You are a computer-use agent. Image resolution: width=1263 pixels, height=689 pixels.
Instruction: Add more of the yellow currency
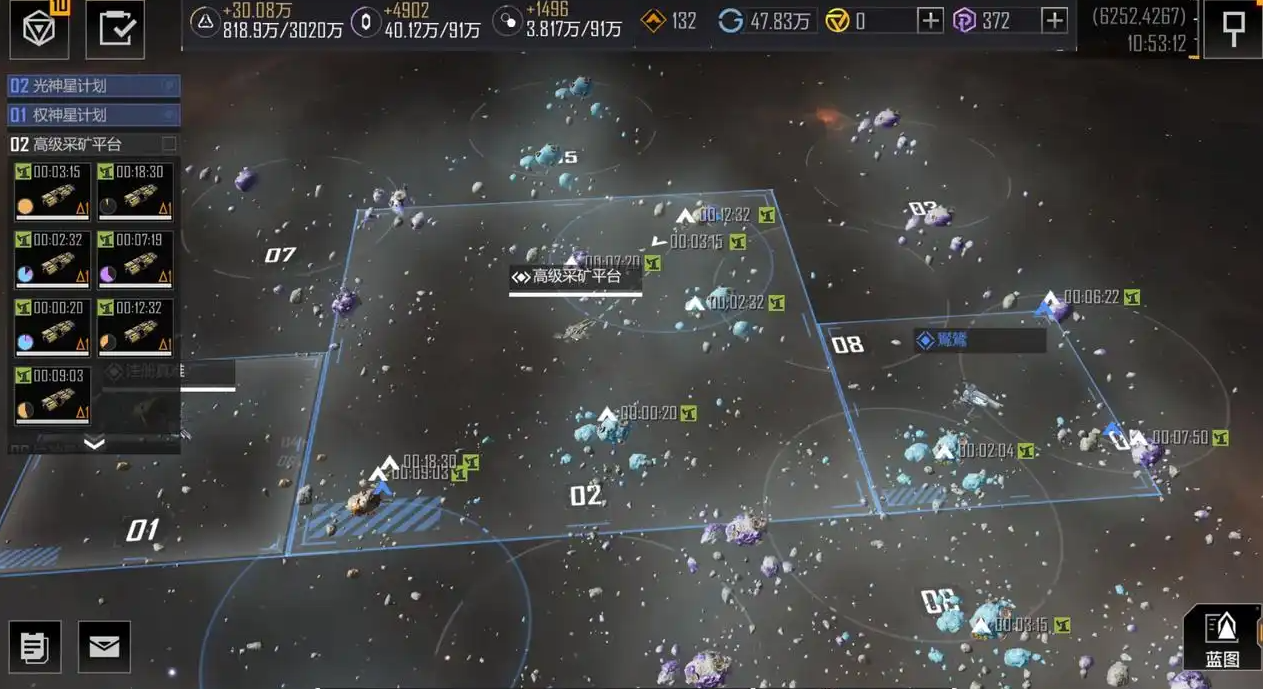click(930, 20)
